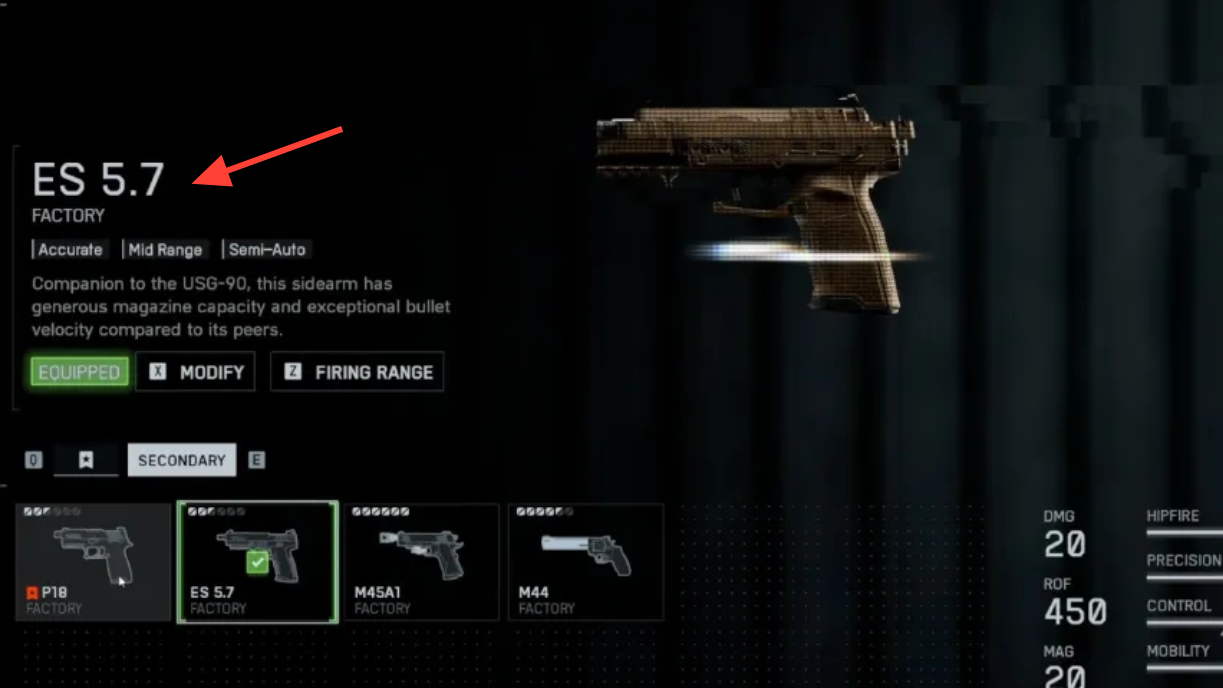Open the bookmark favorites tab
This screenshot has width=1223, height=688.
(x=86, y=460)
